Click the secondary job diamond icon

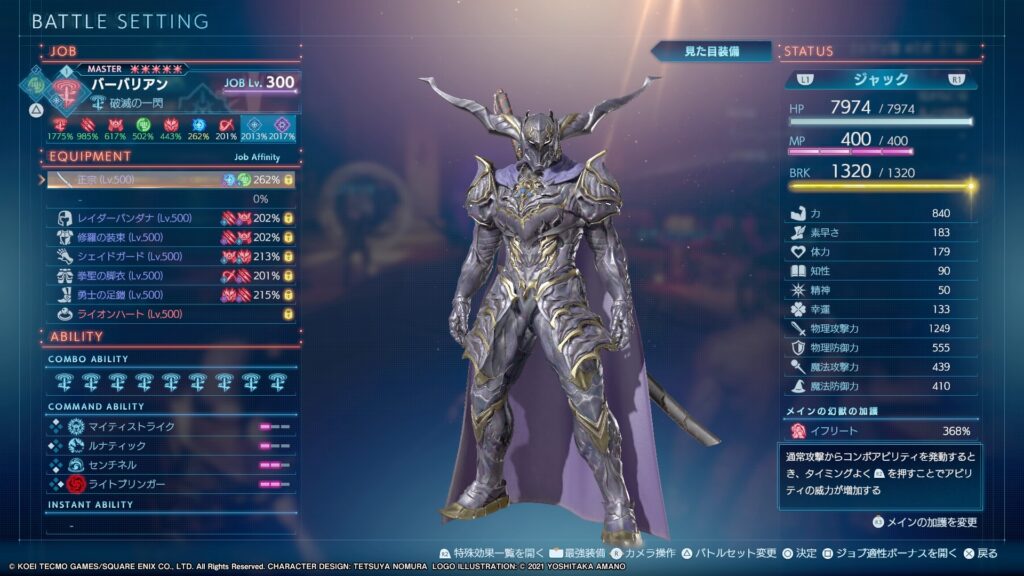(x=34, y=79)
